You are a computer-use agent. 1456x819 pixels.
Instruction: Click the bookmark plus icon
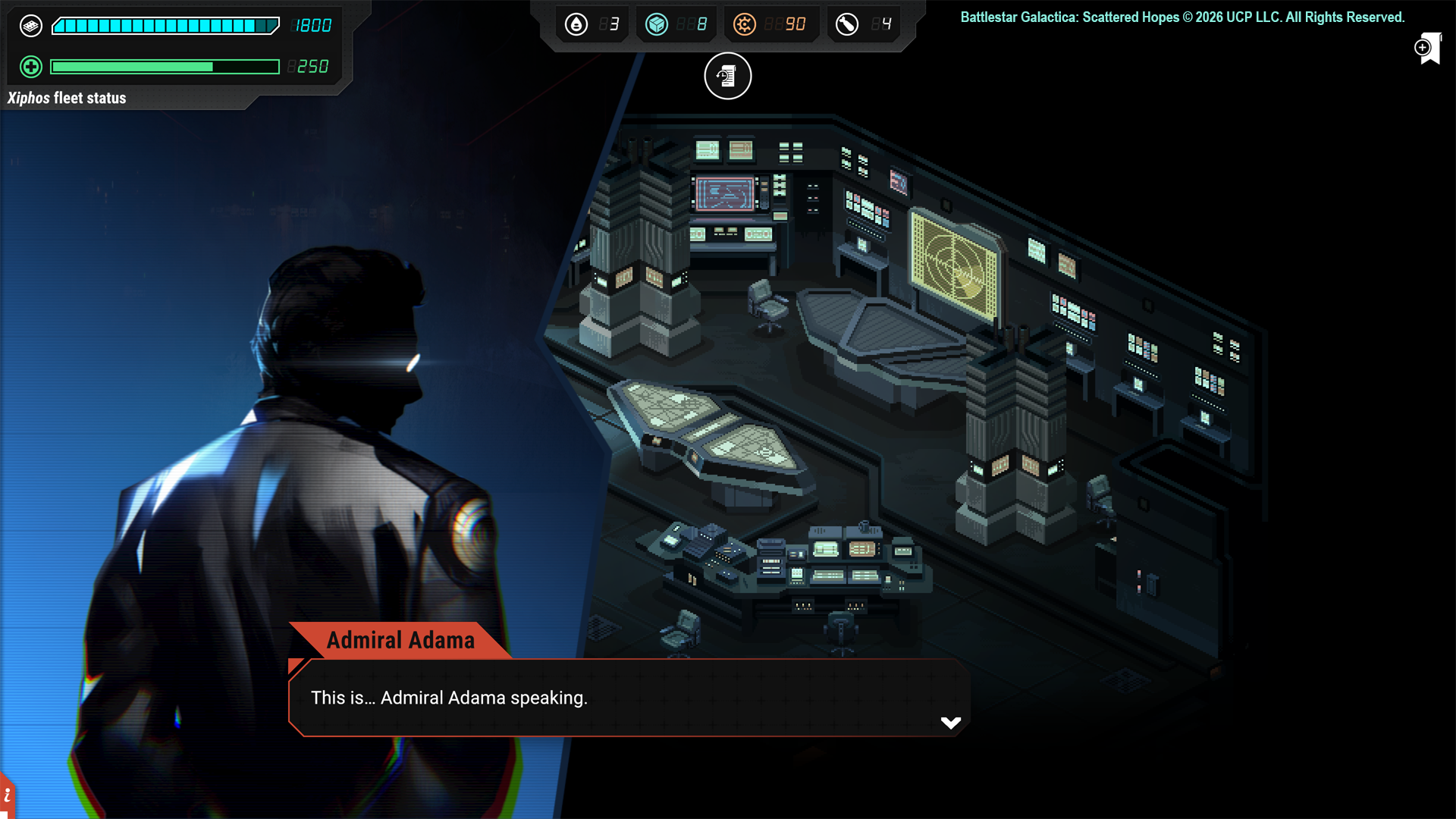[1427, 49]
